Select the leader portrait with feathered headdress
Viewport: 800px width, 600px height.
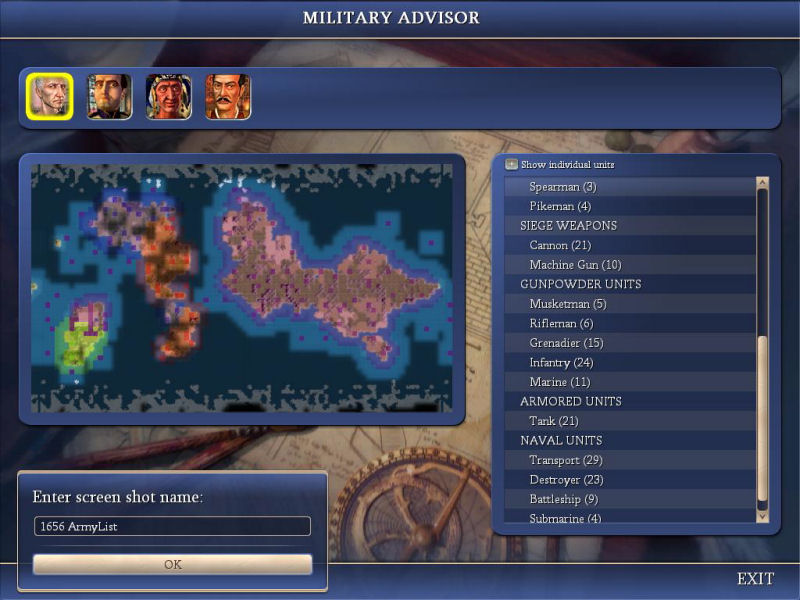pyautogui.click(x=168, y=97)
